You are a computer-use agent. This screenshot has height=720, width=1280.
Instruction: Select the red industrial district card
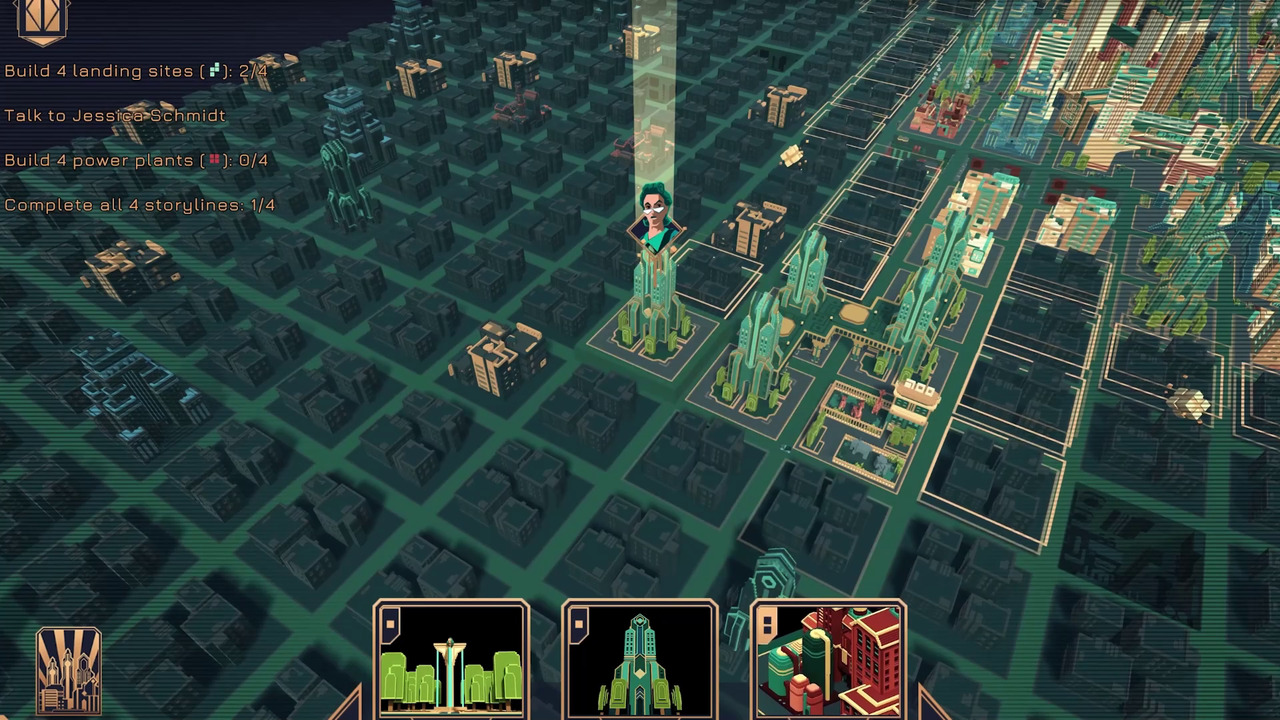[830, 663]
